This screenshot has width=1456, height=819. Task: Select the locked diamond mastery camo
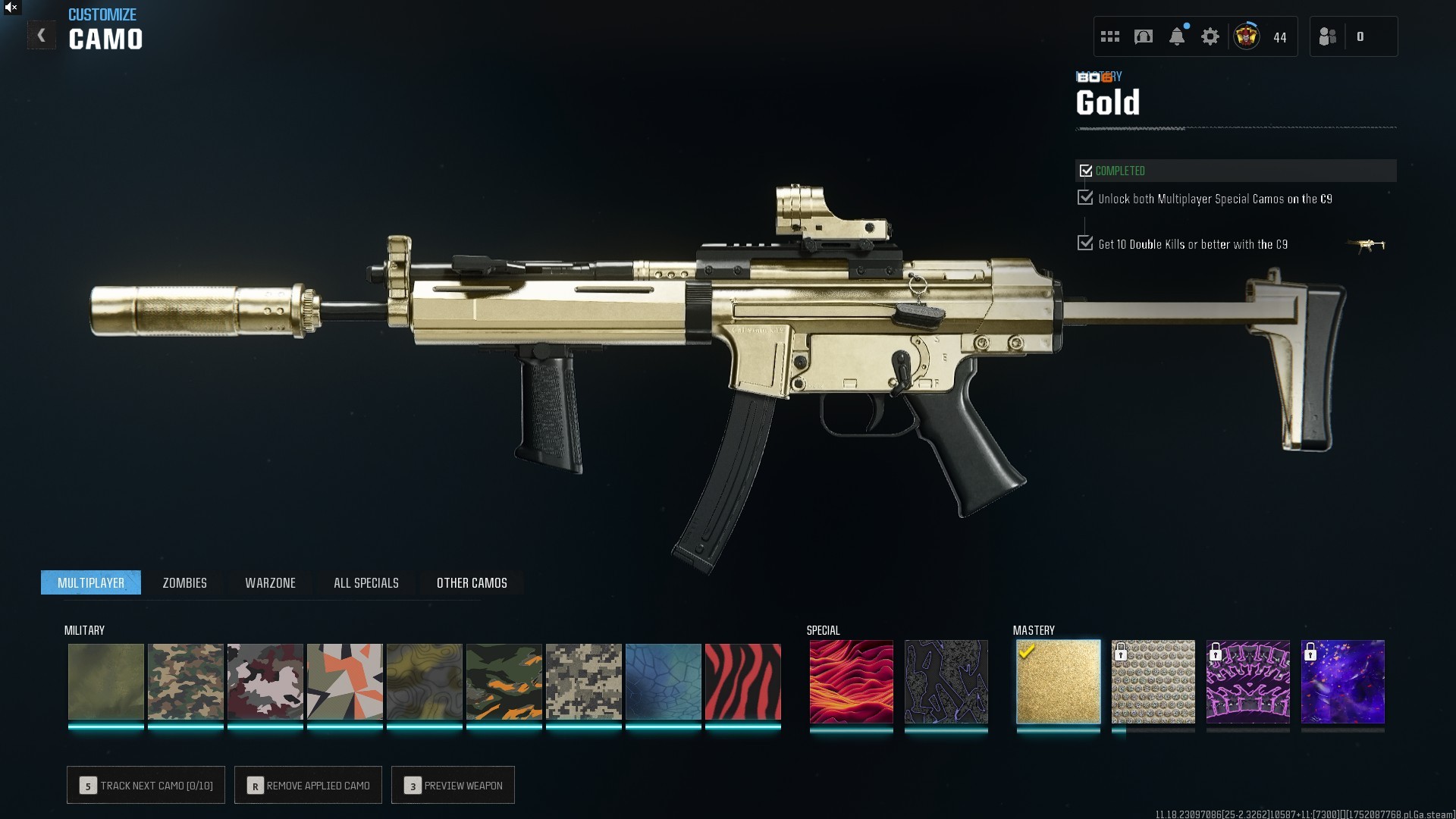(x=1153, y=682)
